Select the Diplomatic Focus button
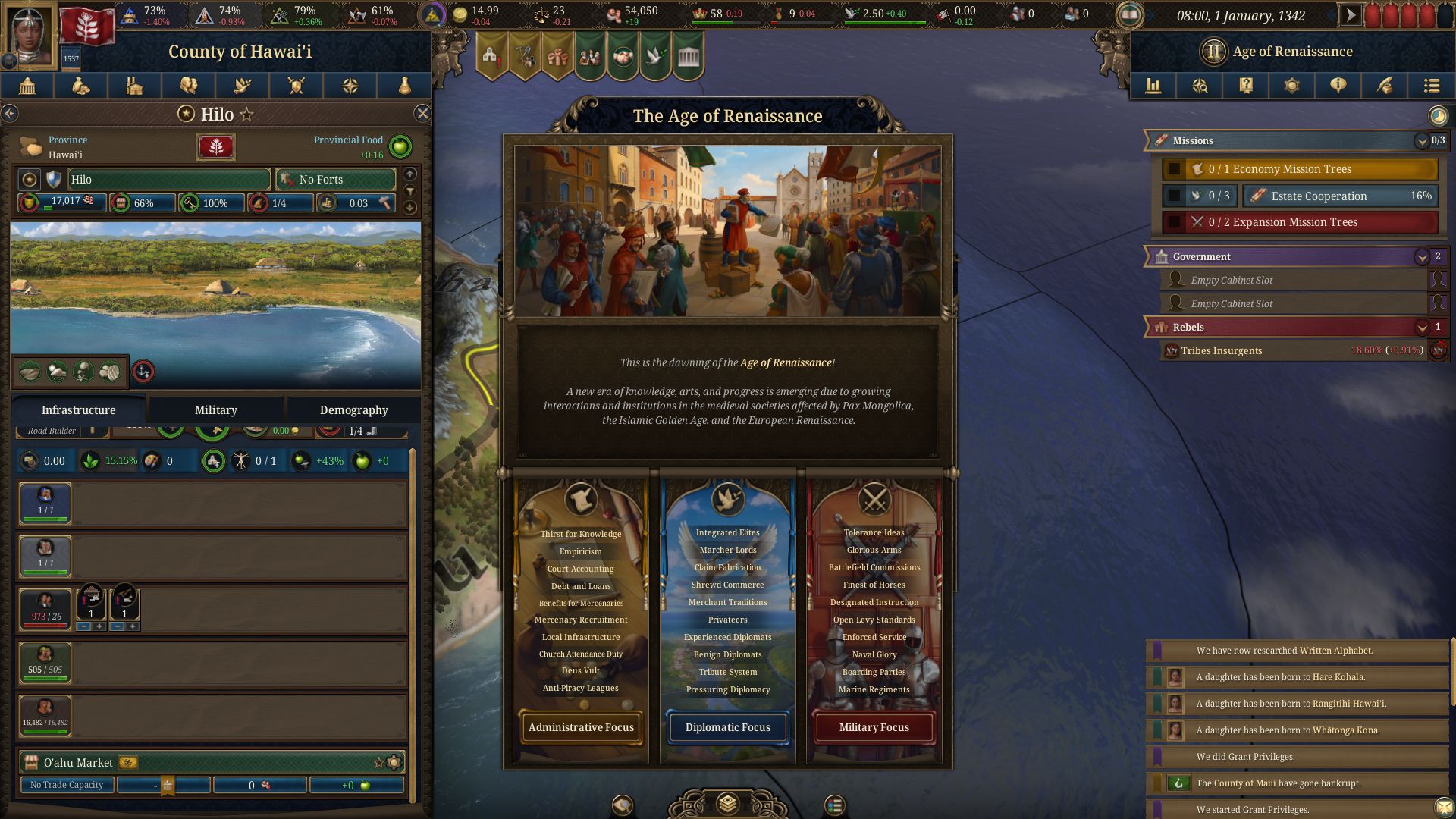 [727, 727]
